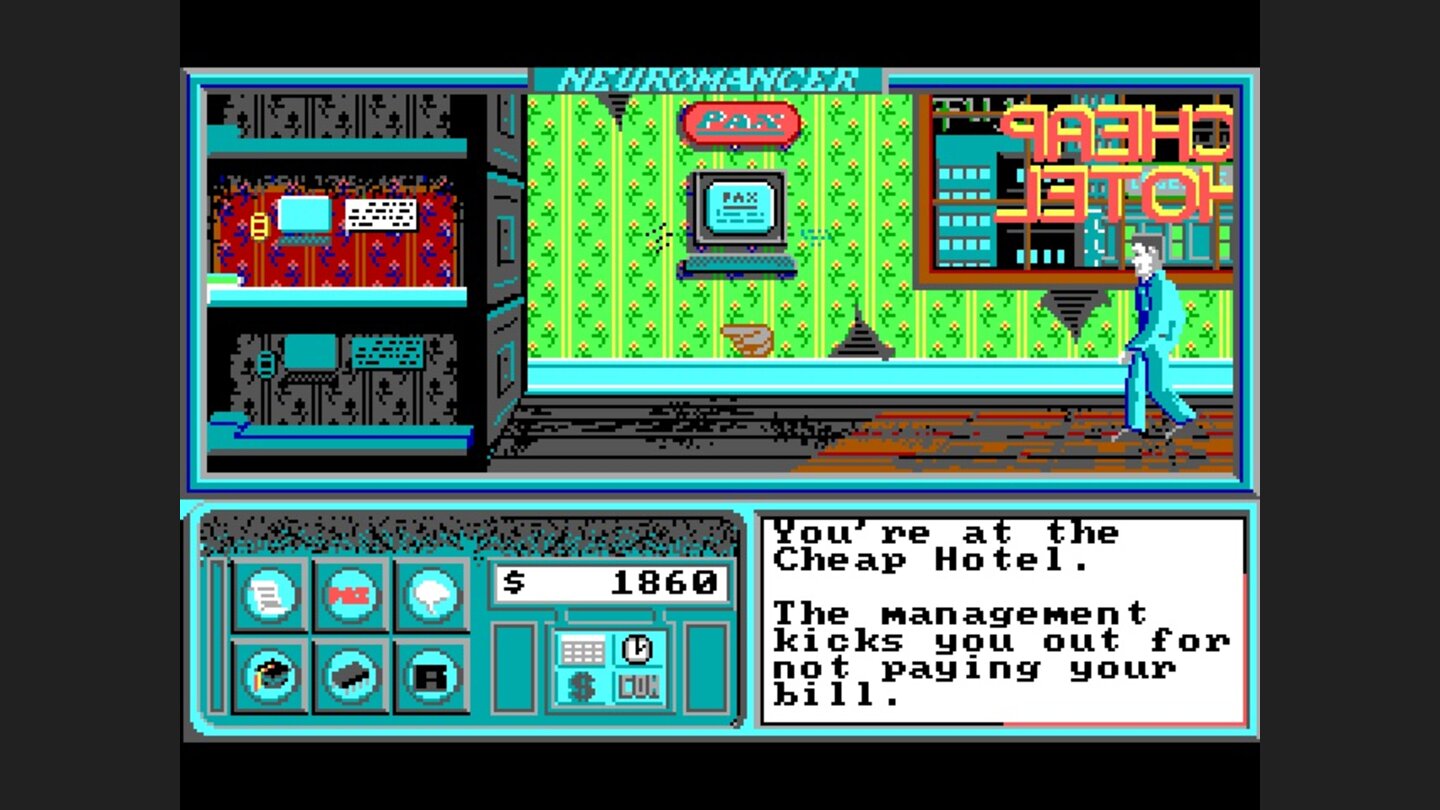Click the NEUROMANCER title banner
This screenshot has height=810, width=1440.
pos(706,77)
